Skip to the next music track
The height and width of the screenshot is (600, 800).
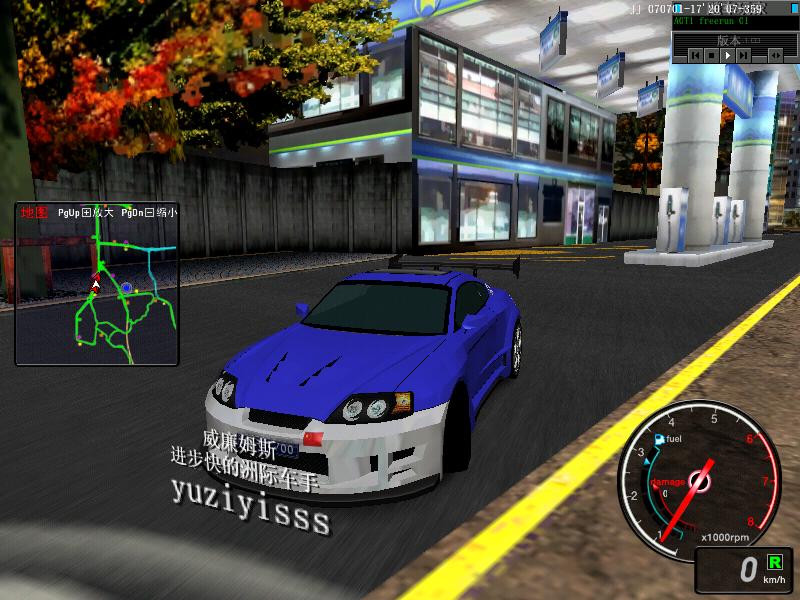pyautogui.click(x=743, y=56)
